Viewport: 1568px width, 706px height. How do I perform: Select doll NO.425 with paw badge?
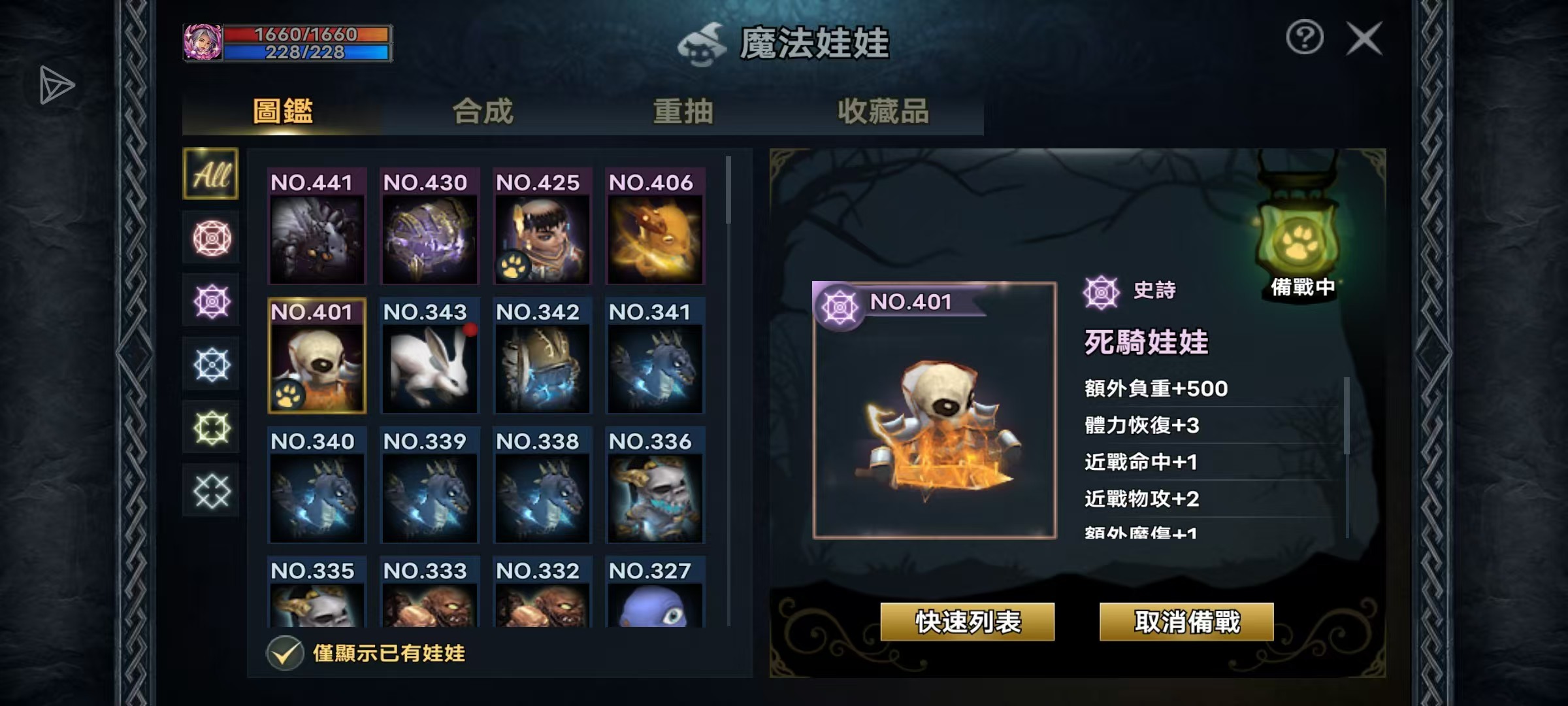[542, 226]
